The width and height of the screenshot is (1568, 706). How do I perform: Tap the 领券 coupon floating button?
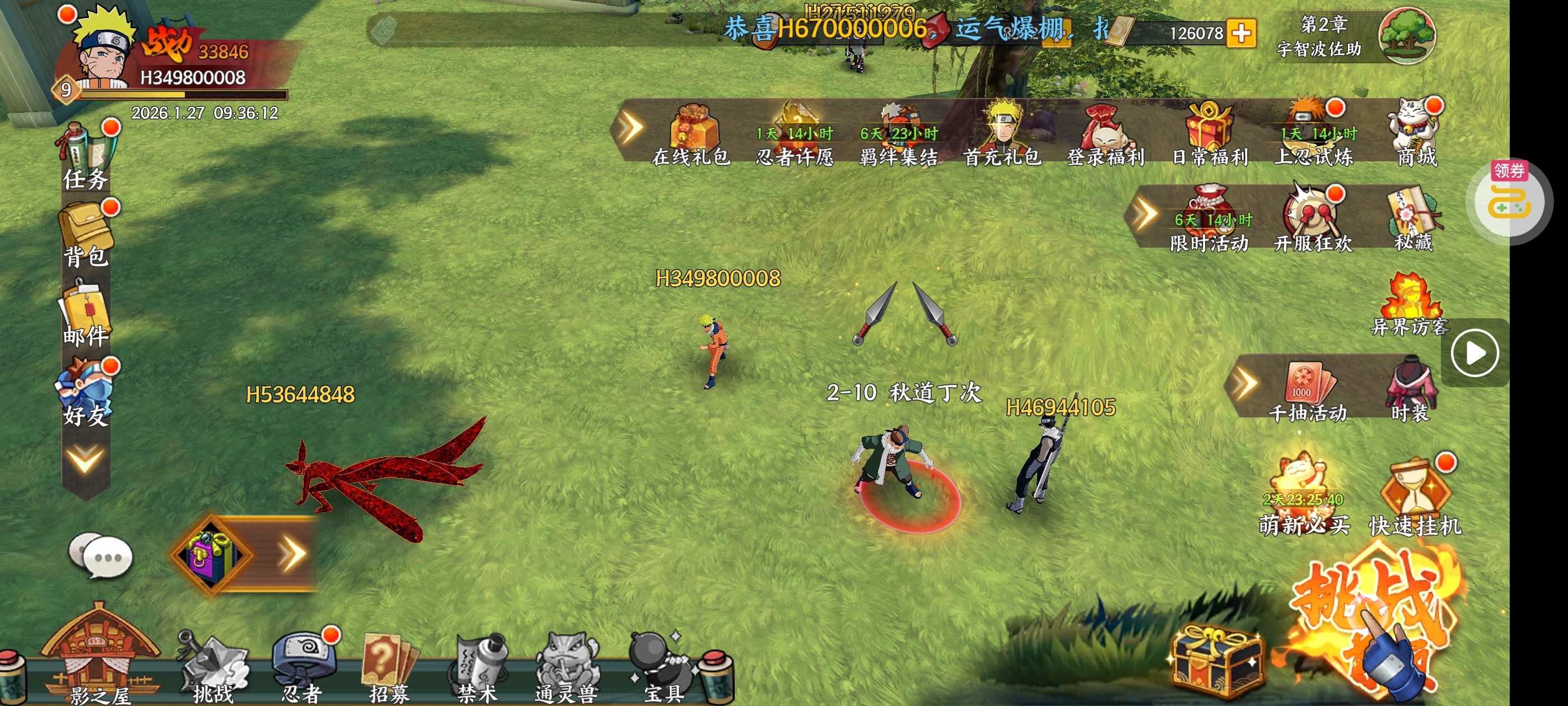(x=1510, y=201)
